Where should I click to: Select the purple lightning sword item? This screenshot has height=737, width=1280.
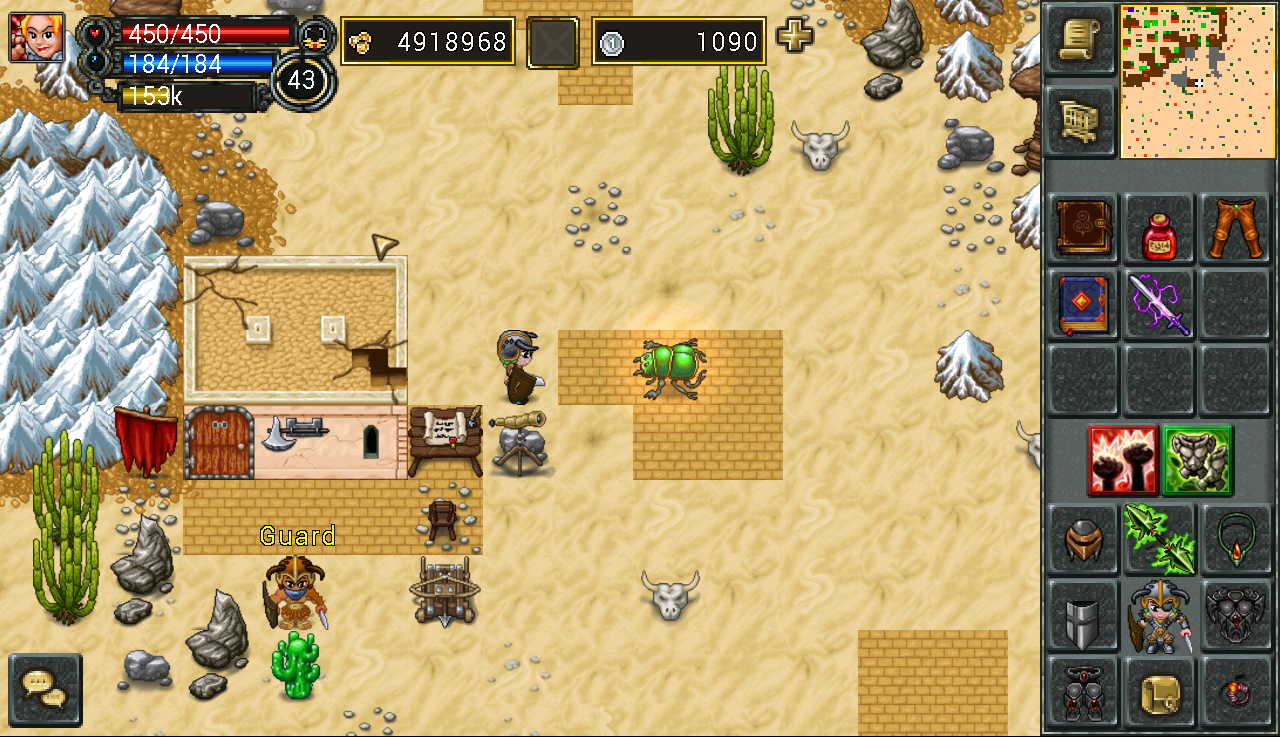[1158, 305]
